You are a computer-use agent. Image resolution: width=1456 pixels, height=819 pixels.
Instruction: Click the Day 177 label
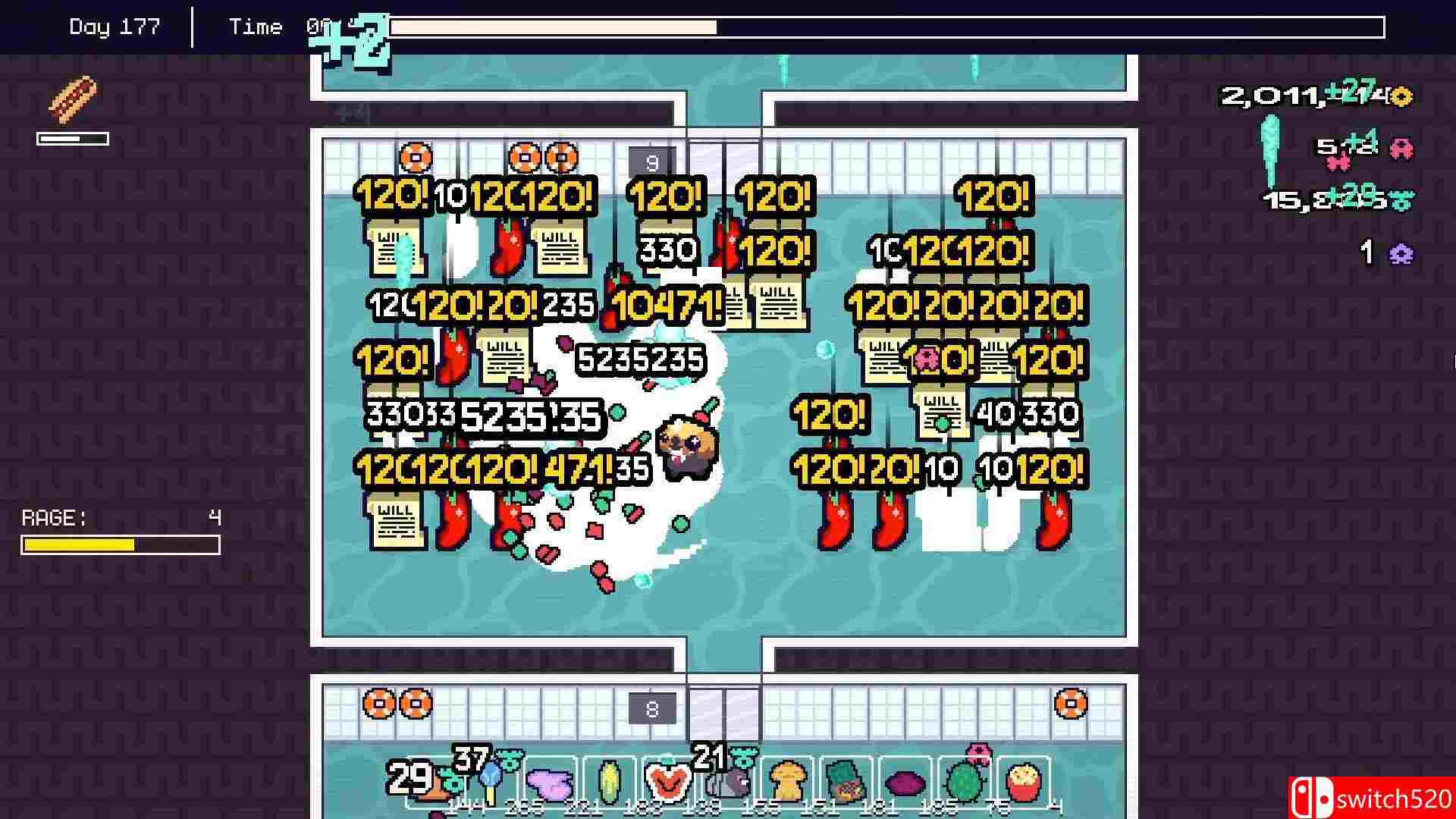tap(115, 26)
